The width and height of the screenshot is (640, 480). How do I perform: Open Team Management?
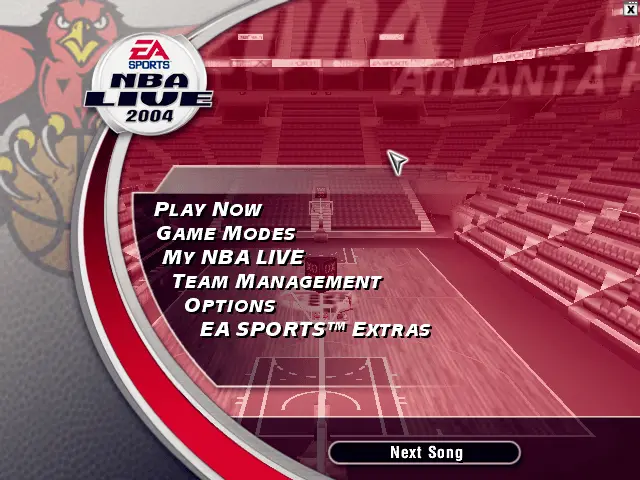276,281
